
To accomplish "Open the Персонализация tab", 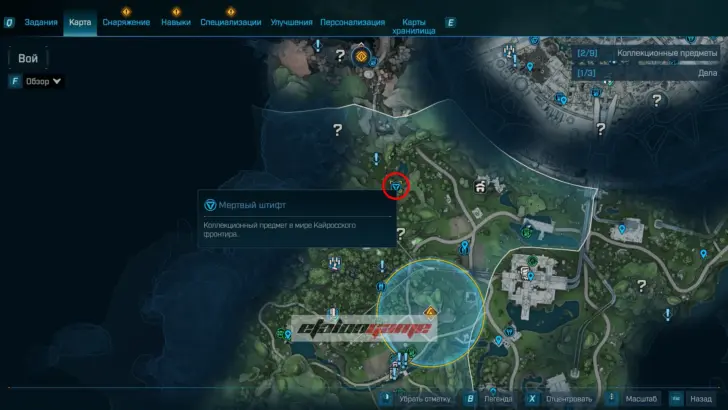I will coord(354,21).
